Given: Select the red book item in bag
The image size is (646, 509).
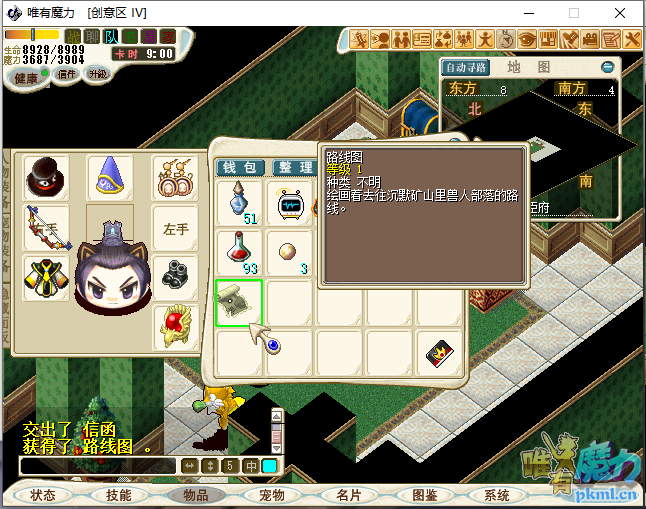Looking at the screenshot, I should 439,353.
